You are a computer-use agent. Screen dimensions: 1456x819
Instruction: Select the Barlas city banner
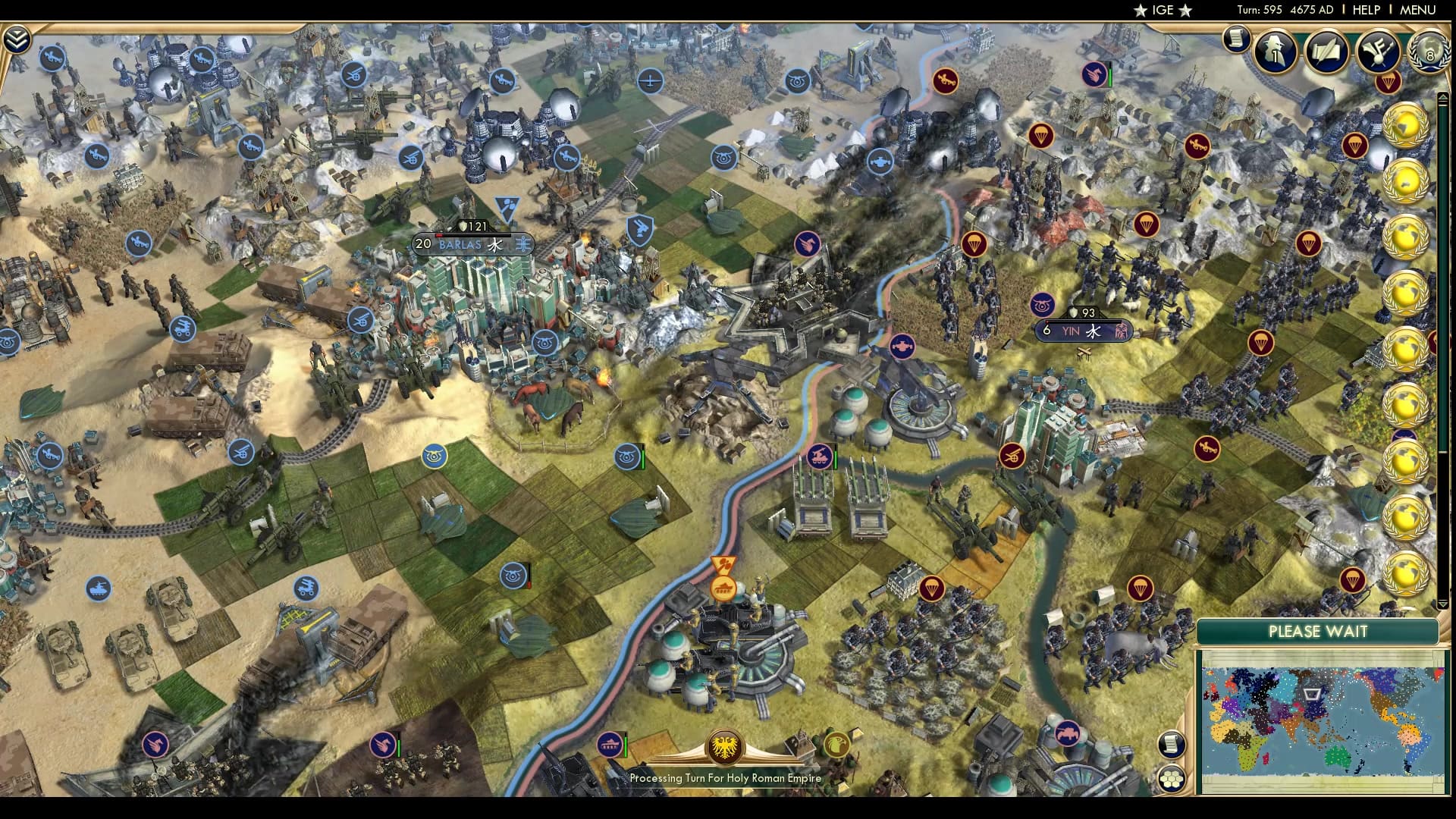click(463, 244)
